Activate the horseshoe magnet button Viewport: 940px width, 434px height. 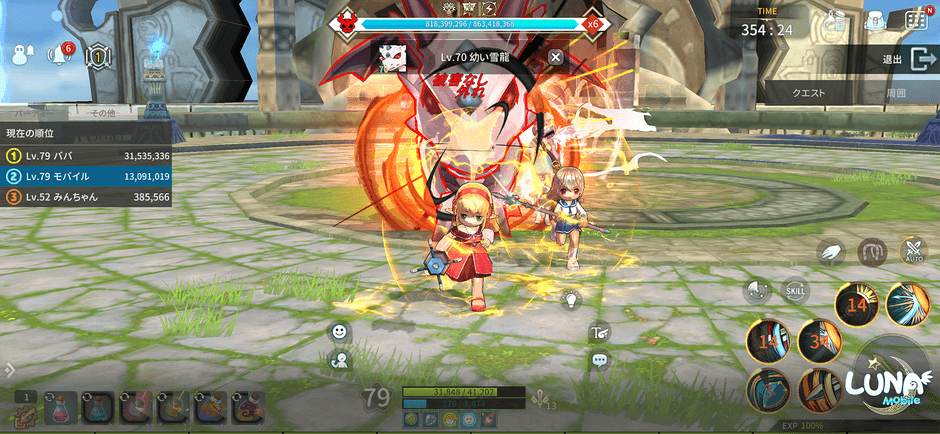(873, 251)
